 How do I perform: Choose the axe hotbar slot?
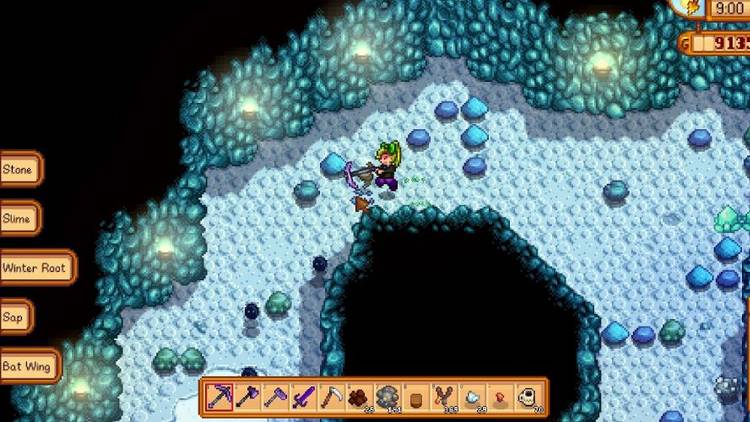pyautogui.click(x=247, y=397)
